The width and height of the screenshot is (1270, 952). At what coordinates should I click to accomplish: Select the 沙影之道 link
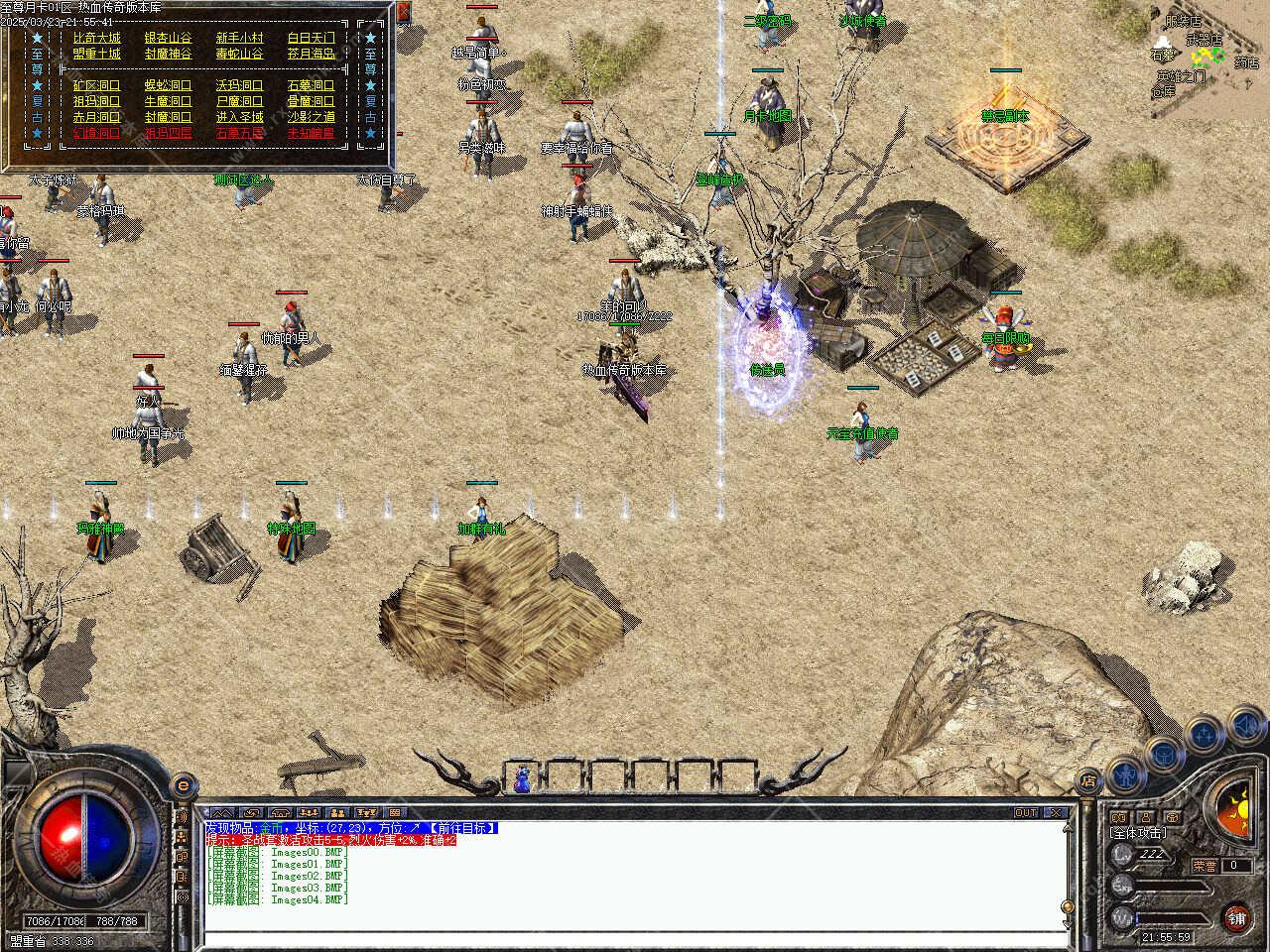[311, 117]
